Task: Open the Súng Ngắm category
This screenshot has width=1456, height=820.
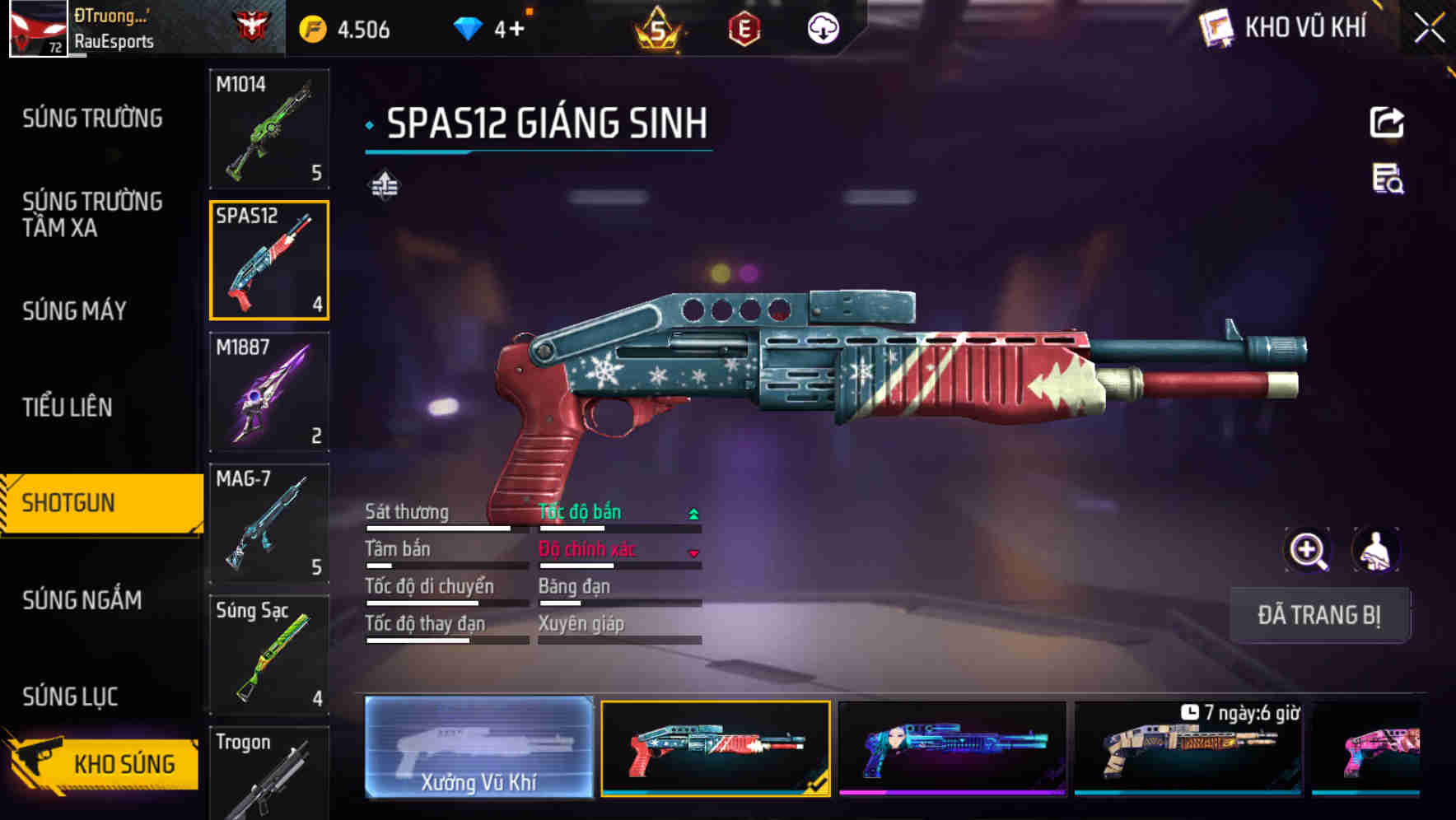Action: click(x=82, y=600)
